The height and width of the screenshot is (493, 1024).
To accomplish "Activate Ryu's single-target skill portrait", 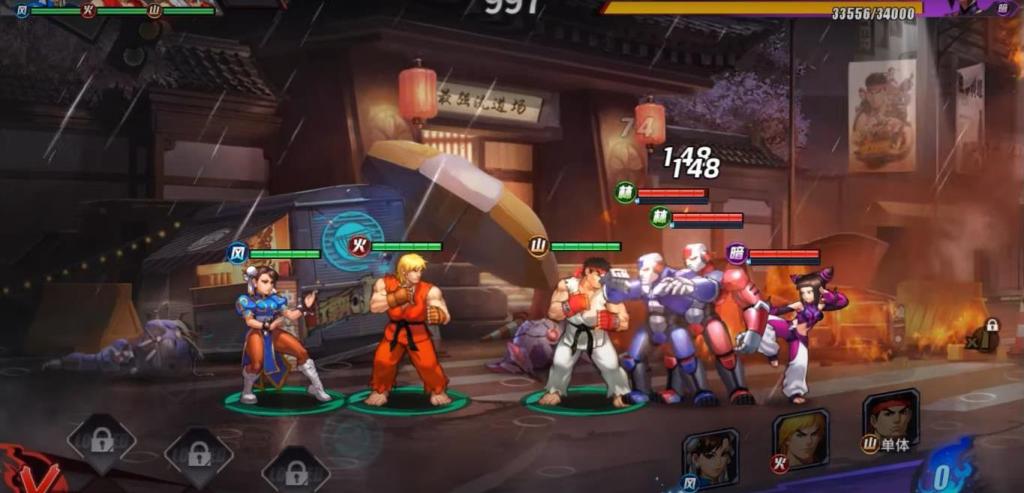I will (890, 418).
